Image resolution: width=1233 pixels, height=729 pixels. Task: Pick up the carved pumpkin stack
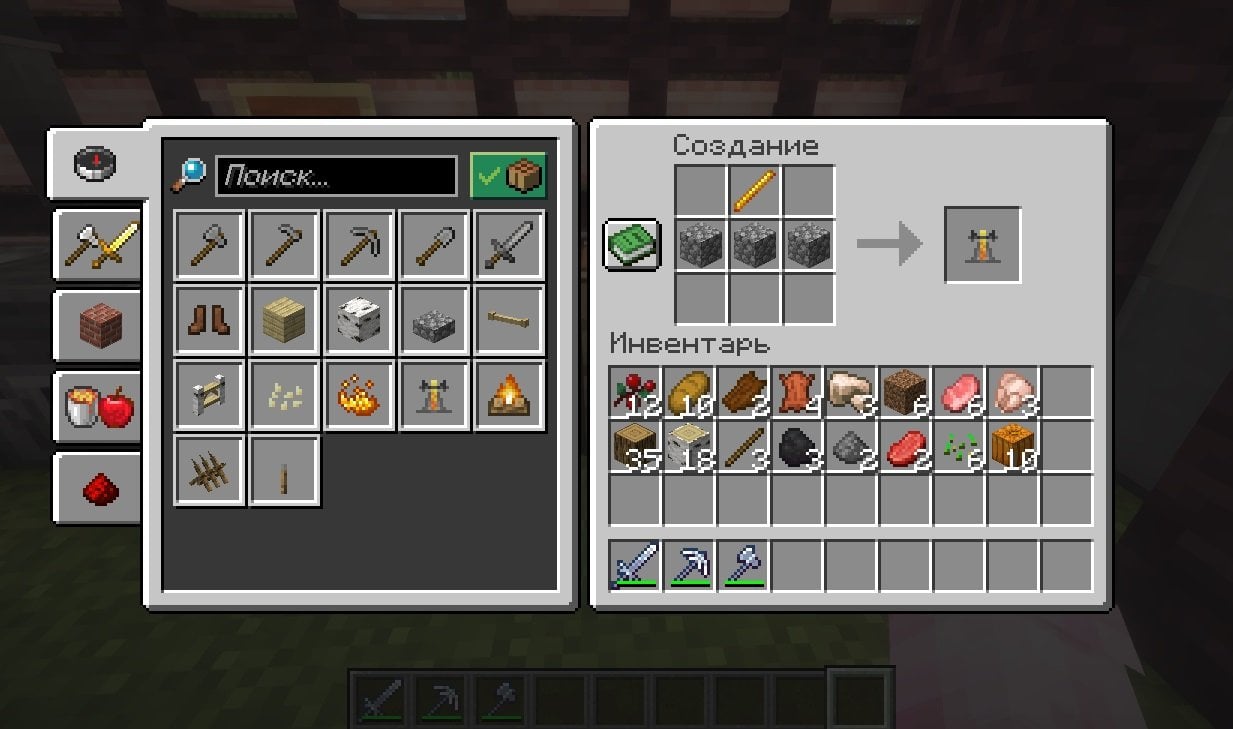[1013, 446]
